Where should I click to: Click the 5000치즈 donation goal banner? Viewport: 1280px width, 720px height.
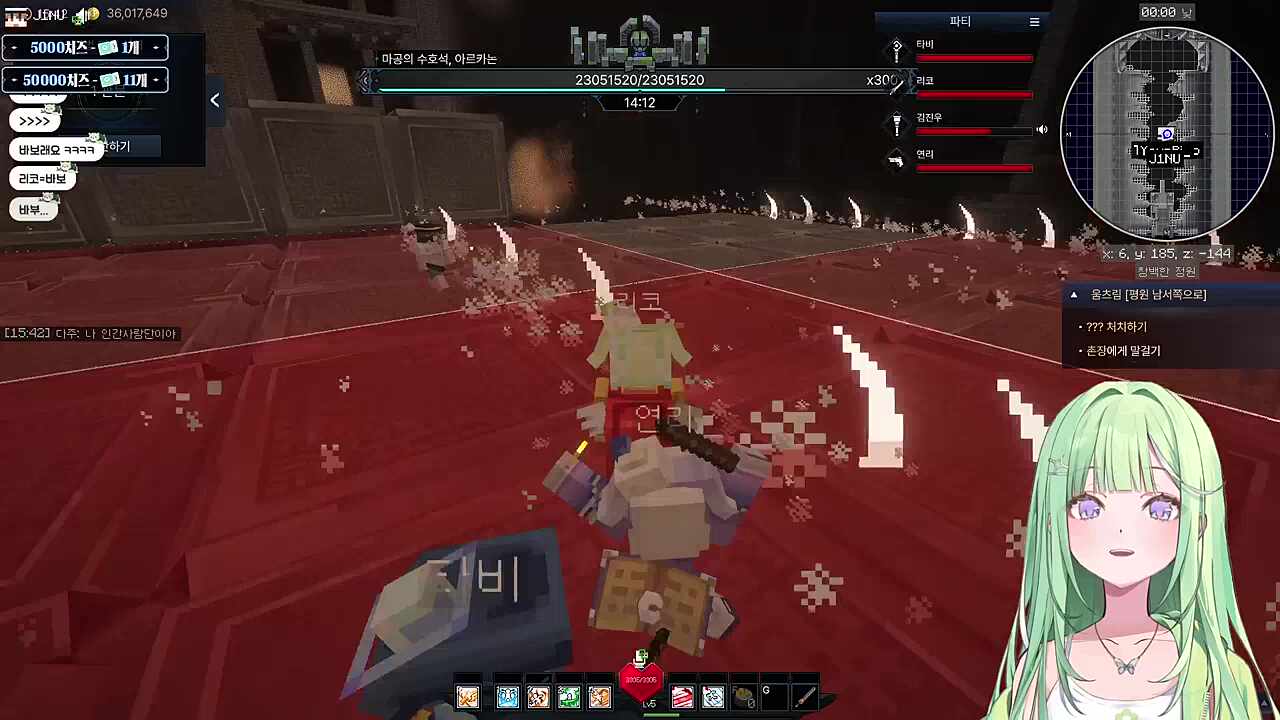tap(85, 48)
